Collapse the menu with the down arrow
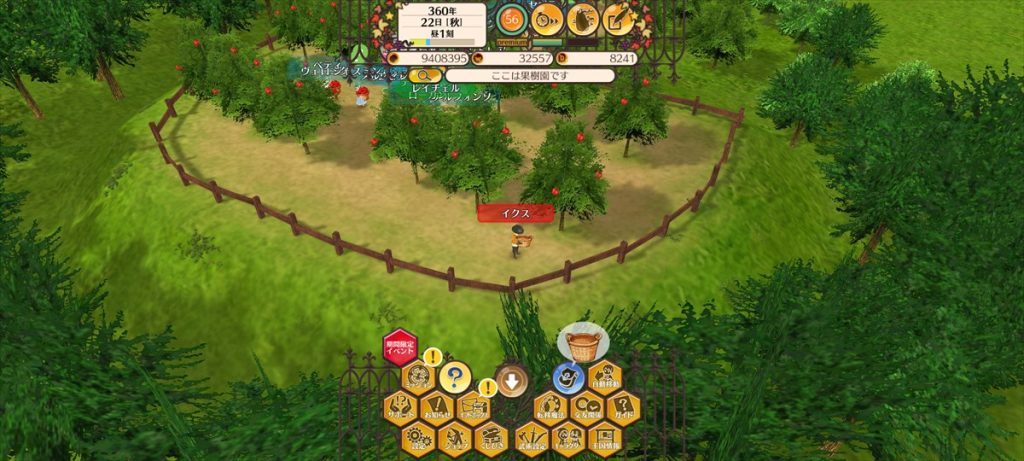Viewport: 1024px width, 461px height. [x=512, y=380]
